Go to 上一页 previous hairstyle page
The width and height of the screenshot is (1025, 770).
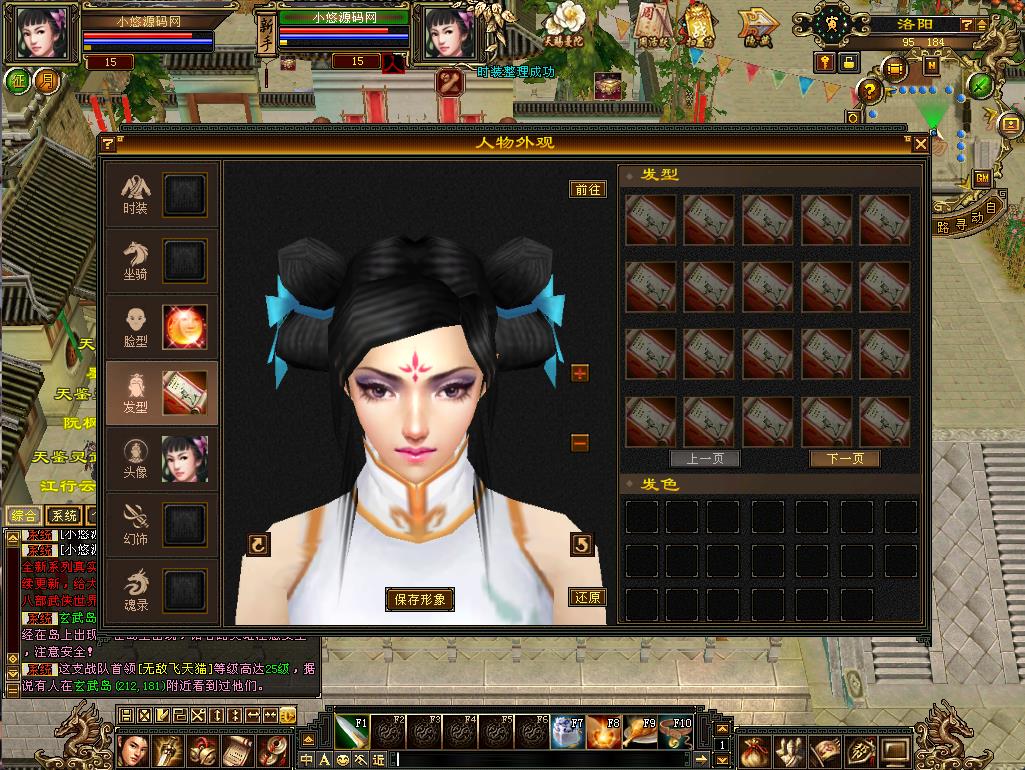705,459
